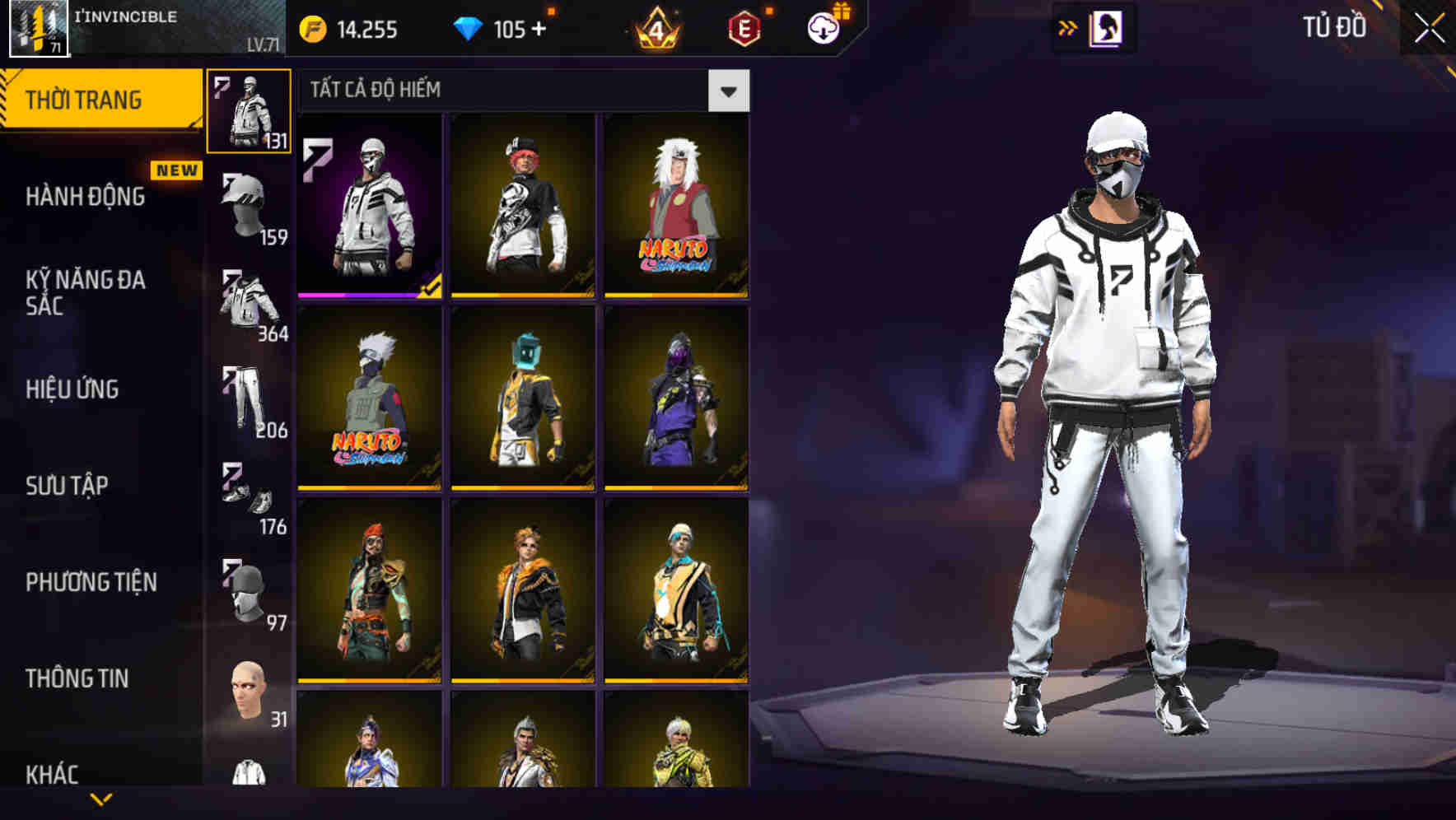This screenshot has height=820, width=1456.
Task: Select the character portrait card icon near the arrows
Action: click(1108, 27)
